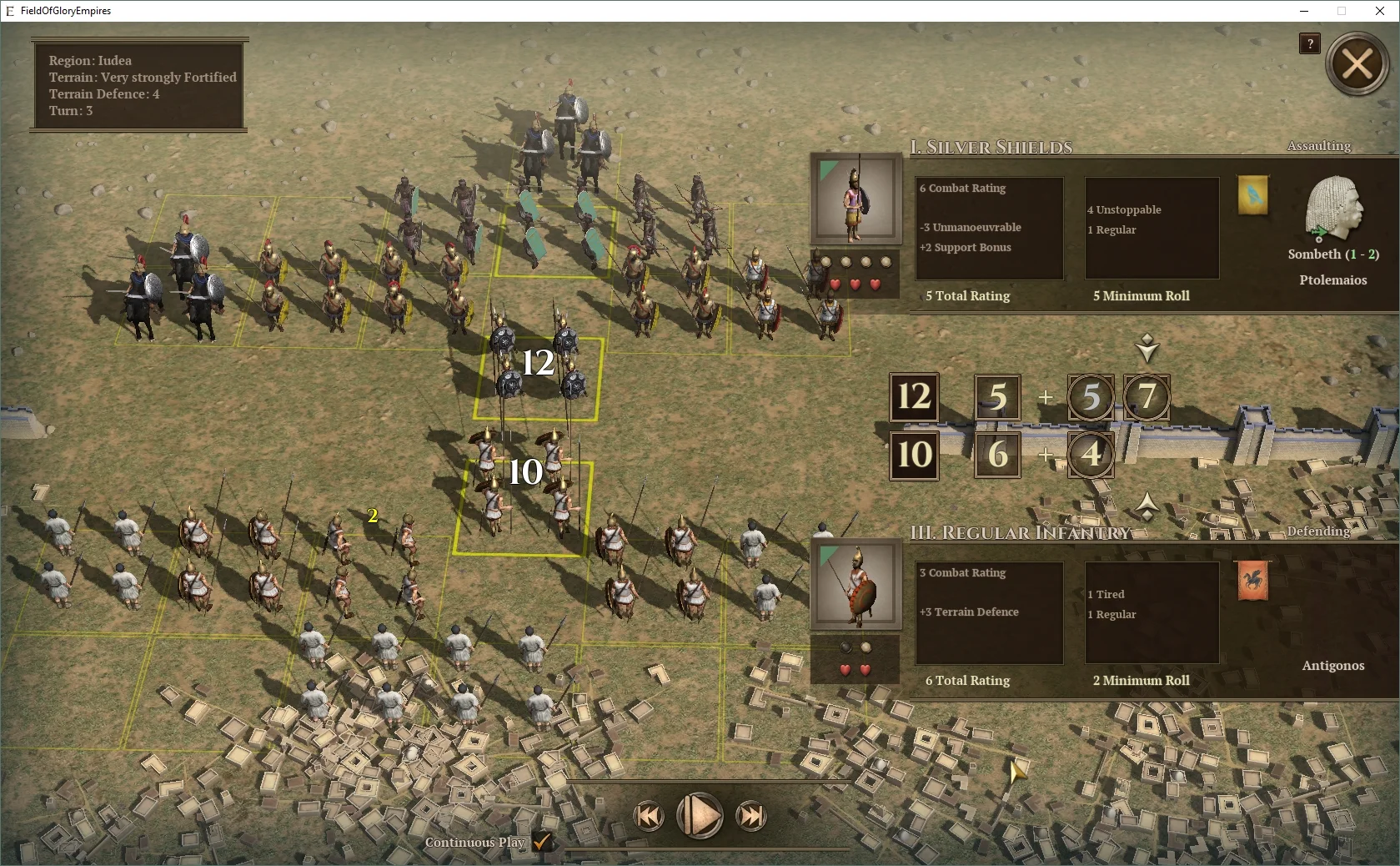Open leader Sombeth's portrait
Screen dimensions: 1400x866
1333,213
